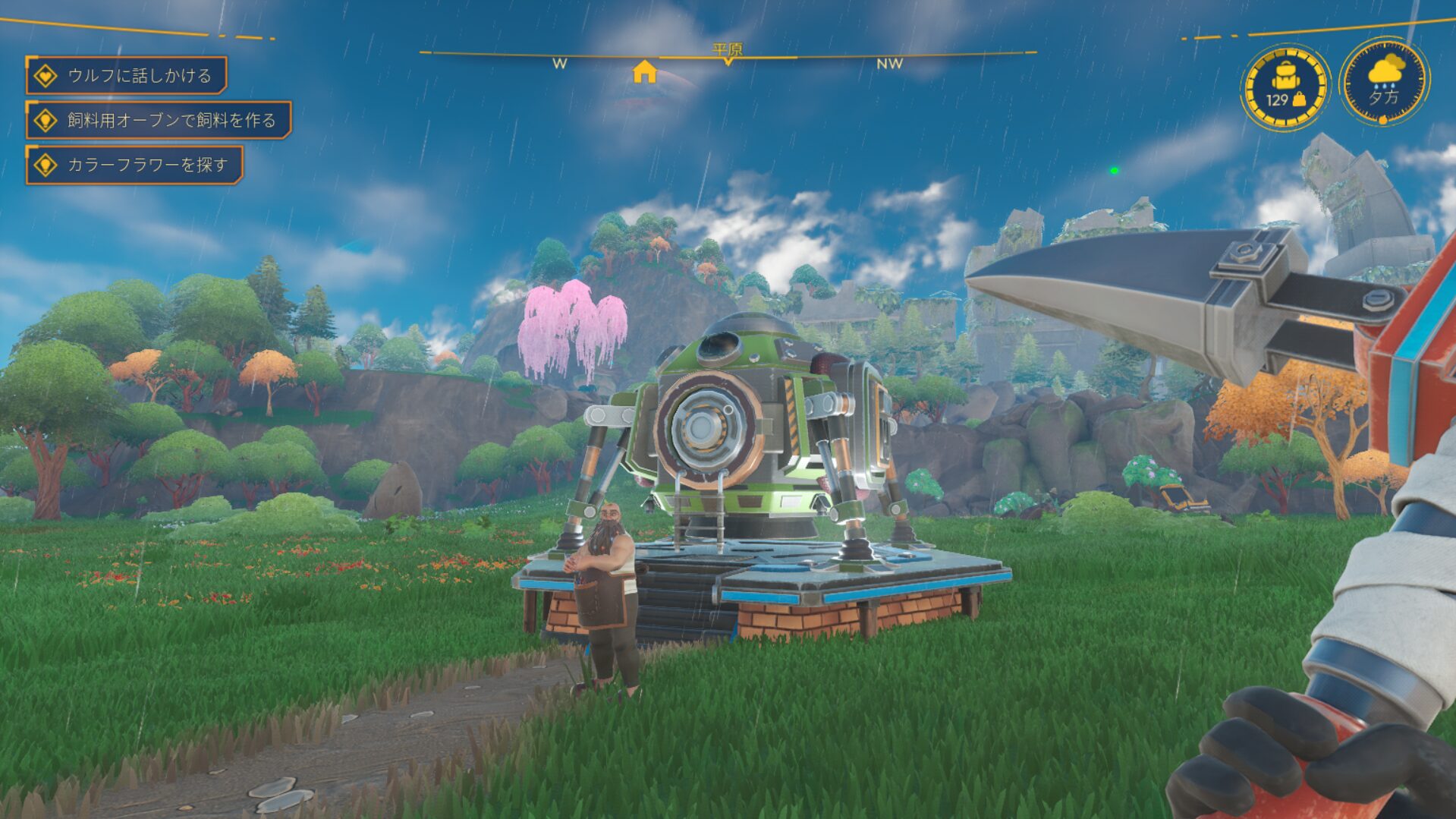Viewport: 1456px width, 819px height.
Task: Select the ウルフに話しかける quest objective
Action: tap(127, 75)
